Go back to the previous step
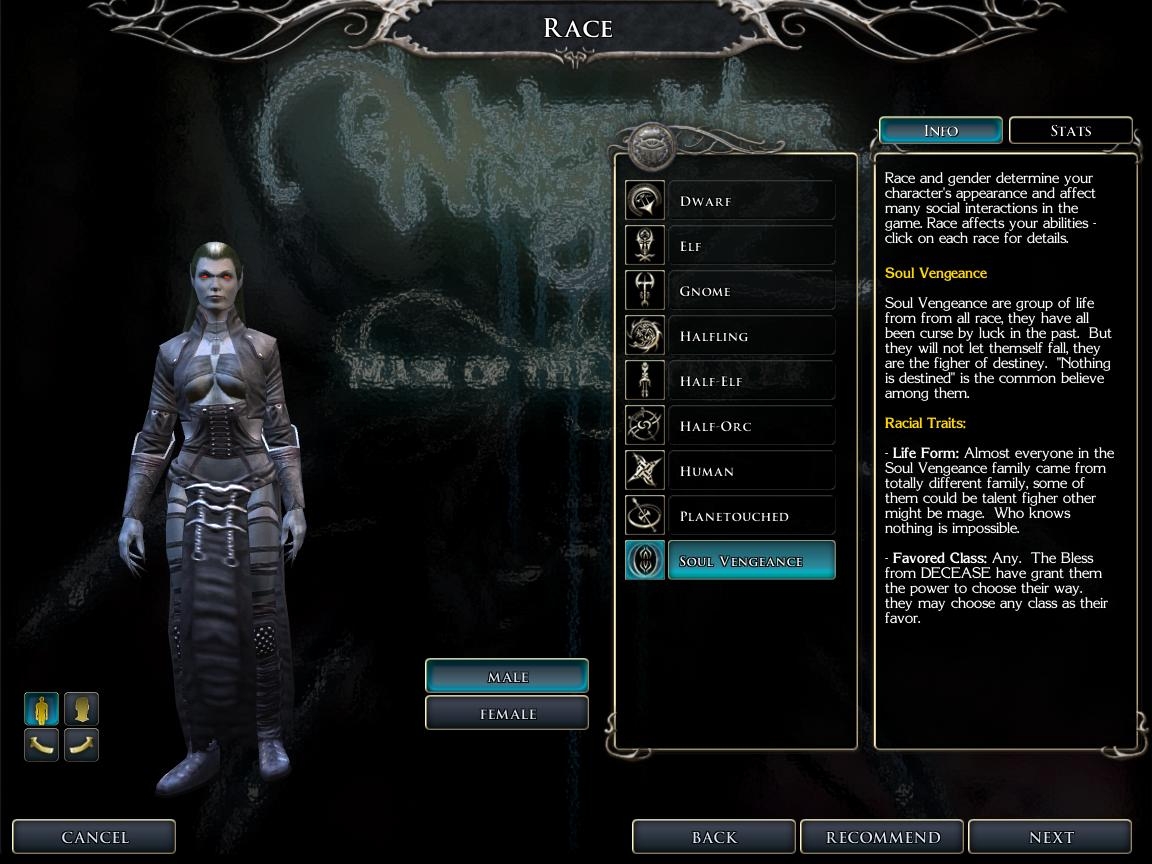Viewport: 1152px width, 864px height. [714, 837]
